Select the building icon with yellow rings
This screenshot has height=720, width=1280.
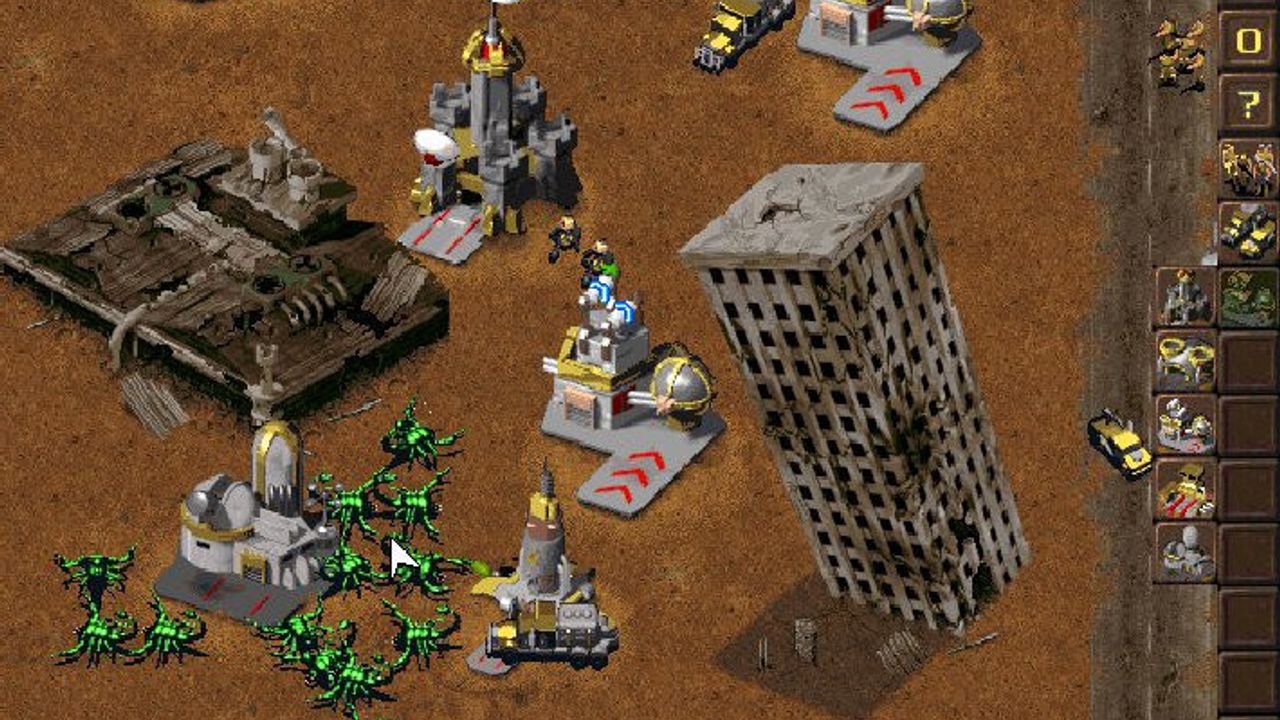[x=1185, y=361]
